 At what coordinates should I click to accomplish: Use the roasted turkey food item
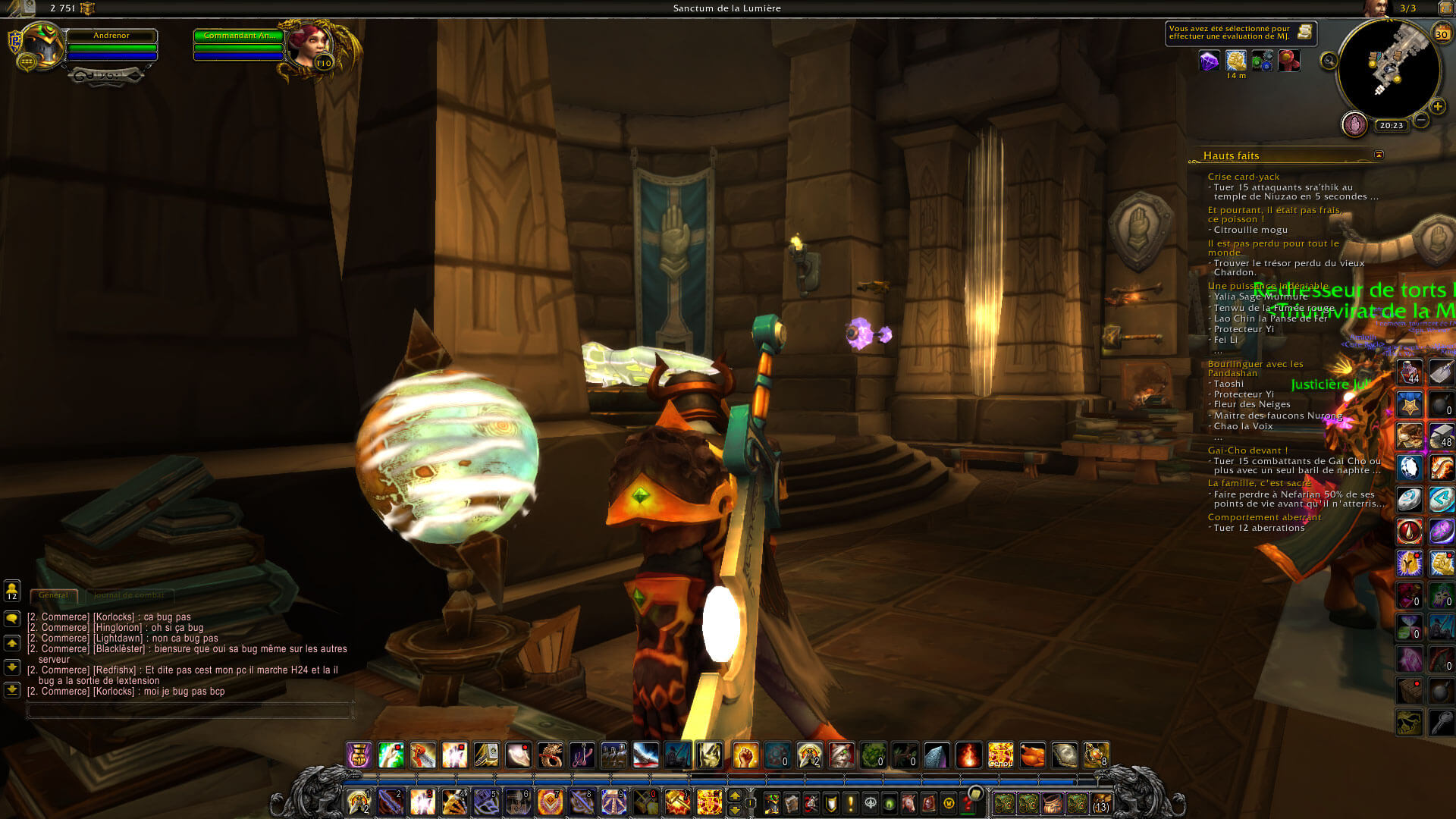(1032, 755)
